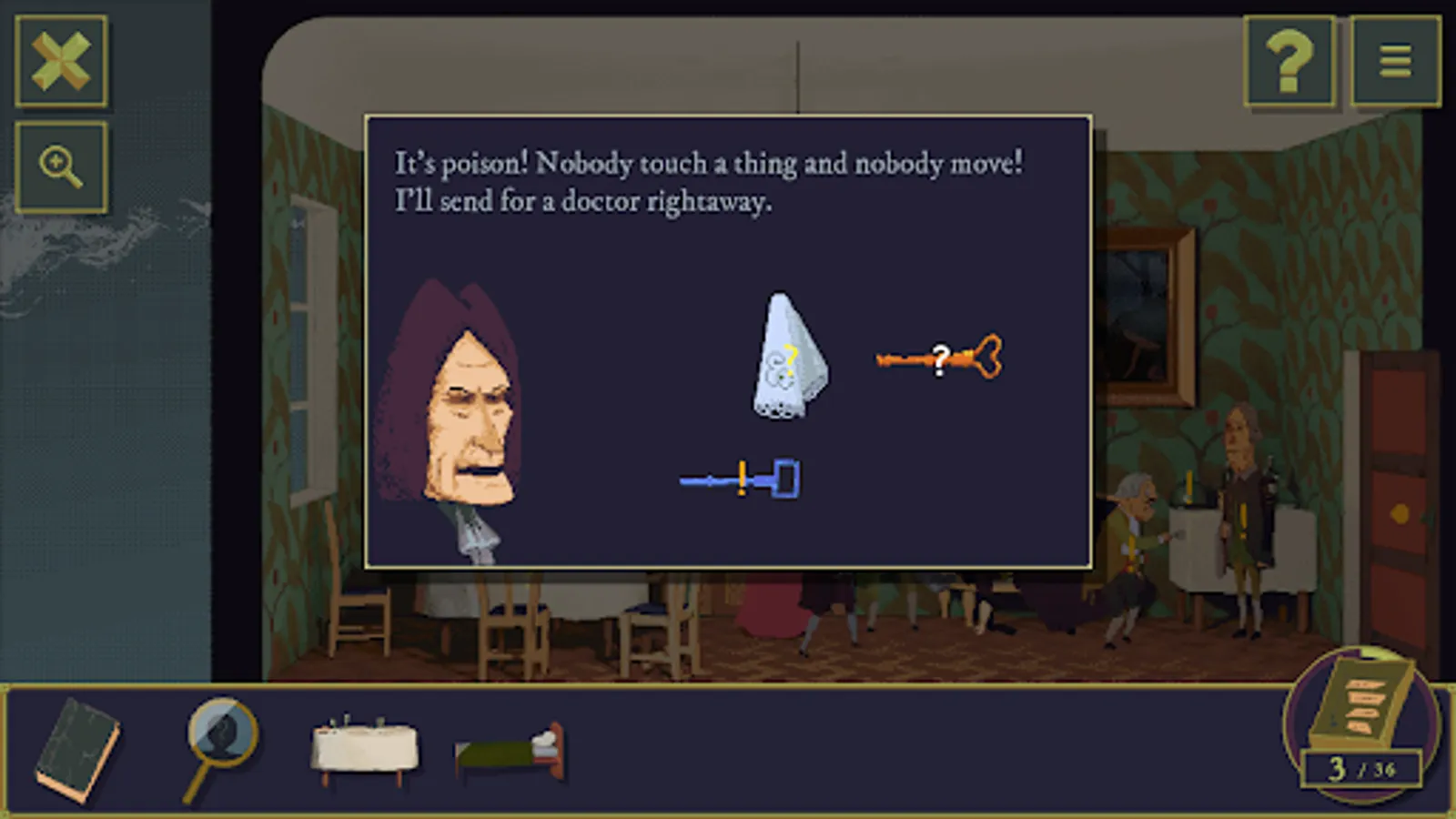Screen dimensions: 1456x819
Task: Pick the washstand item from inventory
Action: point(362,746)
